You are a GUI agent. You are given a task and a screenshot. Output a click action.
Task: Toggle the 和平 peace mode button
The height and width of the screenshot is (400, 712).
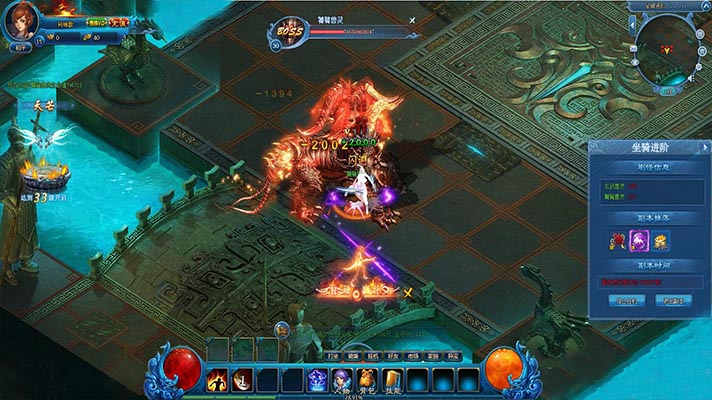(x=19, y=46)
